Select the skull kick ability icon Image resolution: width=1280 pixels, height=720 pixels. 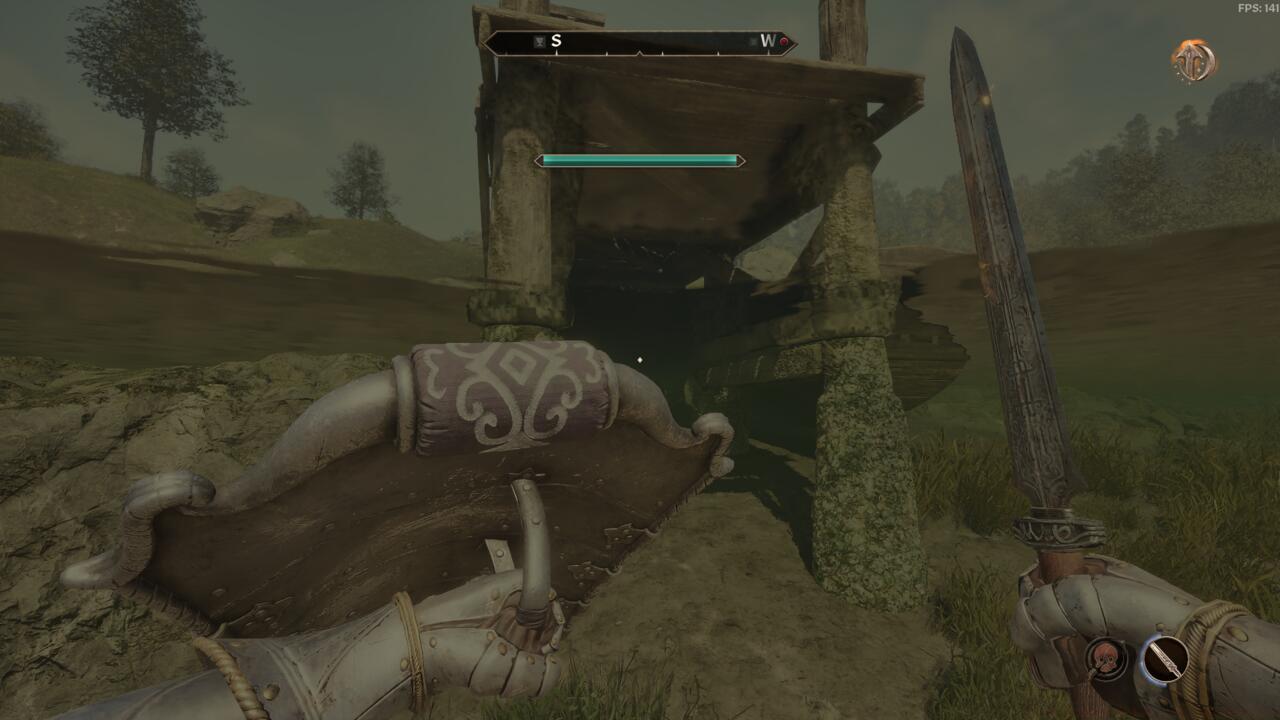pyautogui.click(x=1104, y=656)
